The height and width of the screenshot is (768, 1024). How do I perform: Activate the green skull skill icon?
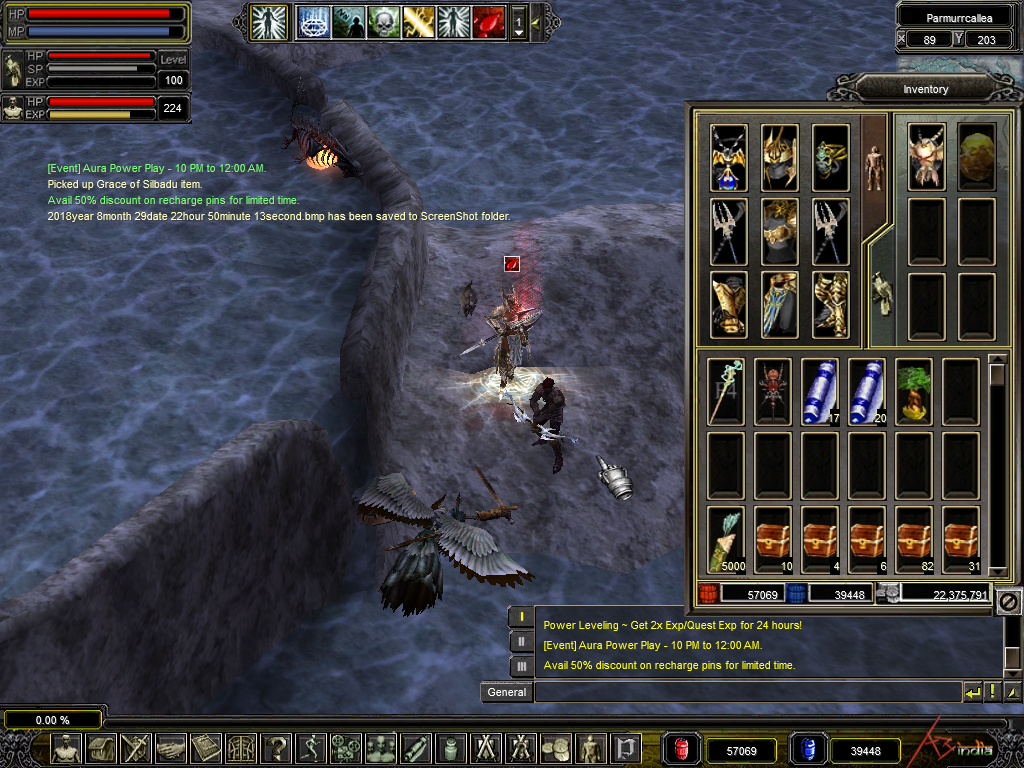[x=384, y=21]
